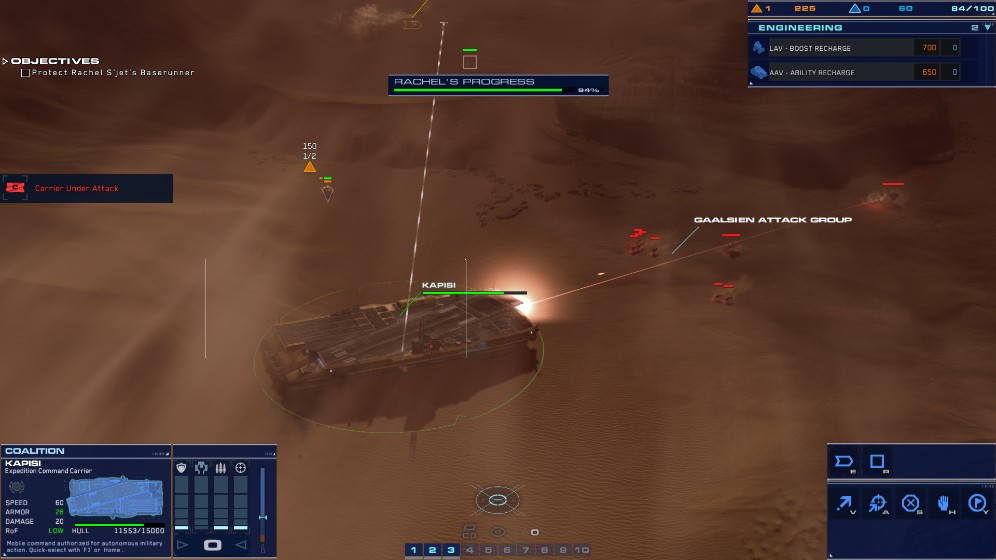Boost the carrier's shield armor power column

coord(182,500)
